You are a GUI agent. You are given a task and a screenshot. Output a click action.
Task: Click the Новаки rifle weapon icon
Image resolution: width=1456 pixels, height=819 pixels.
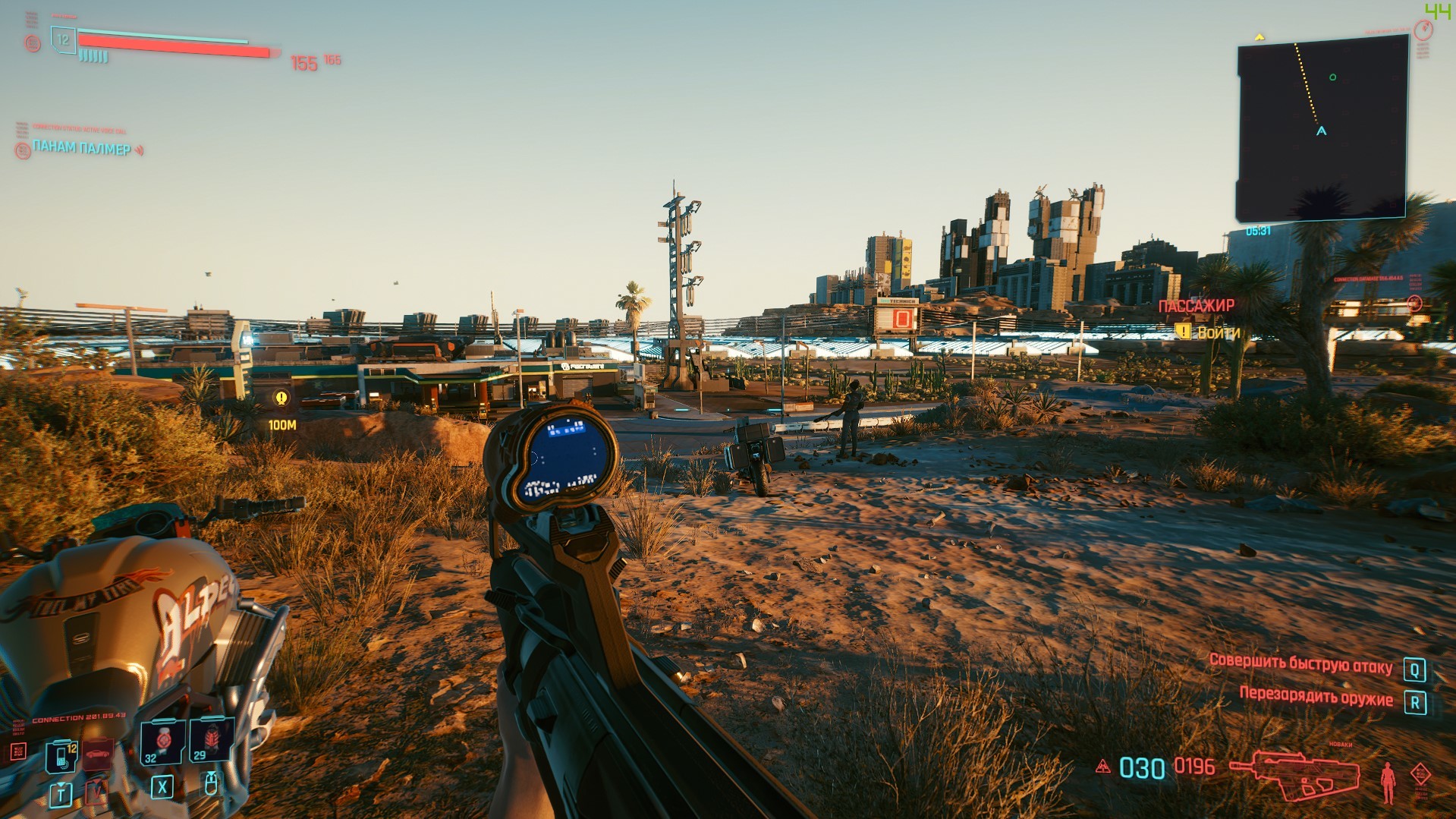point(1294,773)
